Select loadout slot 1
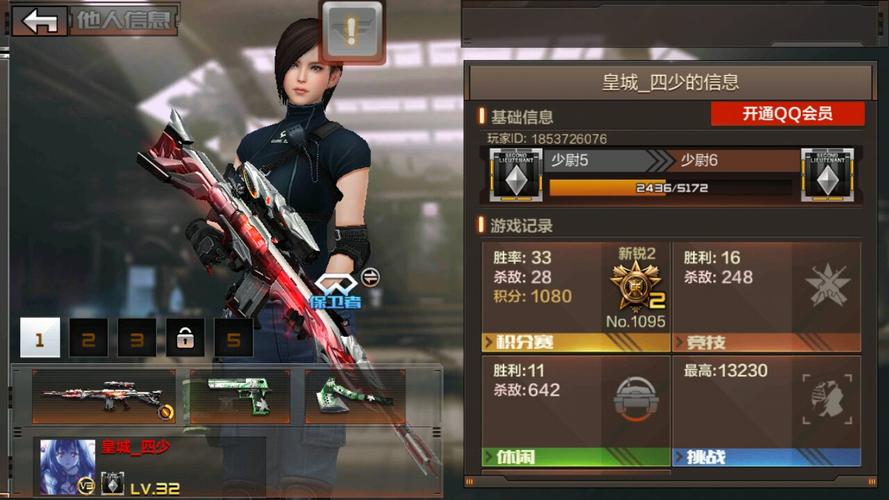 (x=40, y=339)
